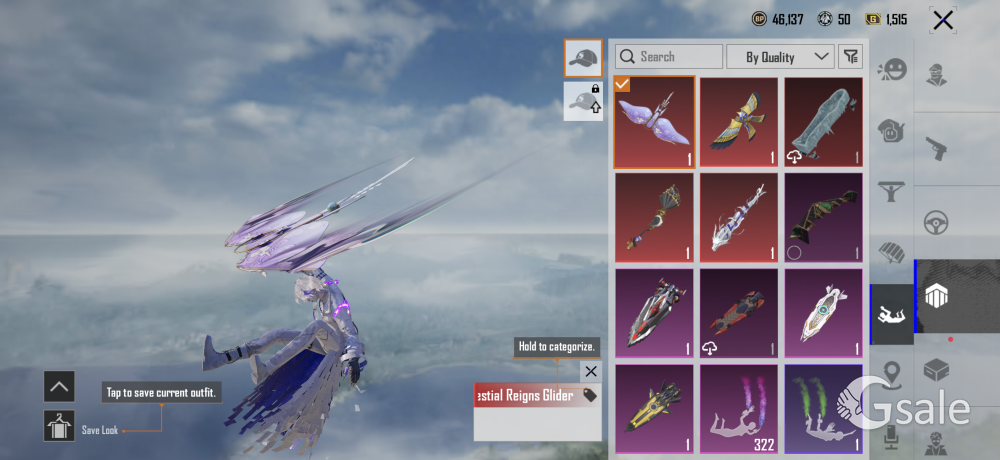This screenshot has height=460, width=1000.
Task: Select the cap icon view button
Action: coord(582,59)
